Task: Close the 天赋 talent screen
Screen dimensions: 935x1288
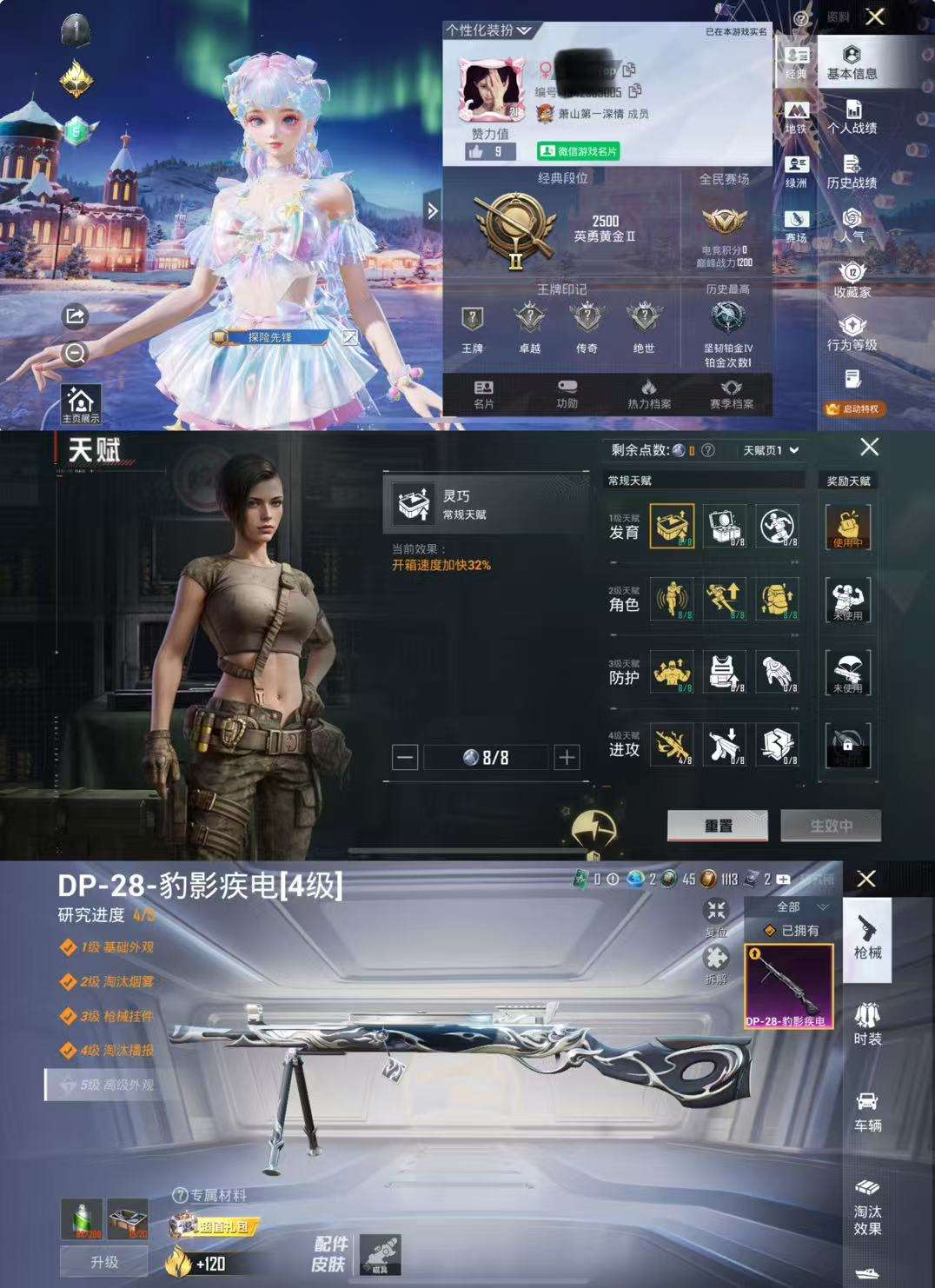Action: pyautogui.click(x=869, y=448)
